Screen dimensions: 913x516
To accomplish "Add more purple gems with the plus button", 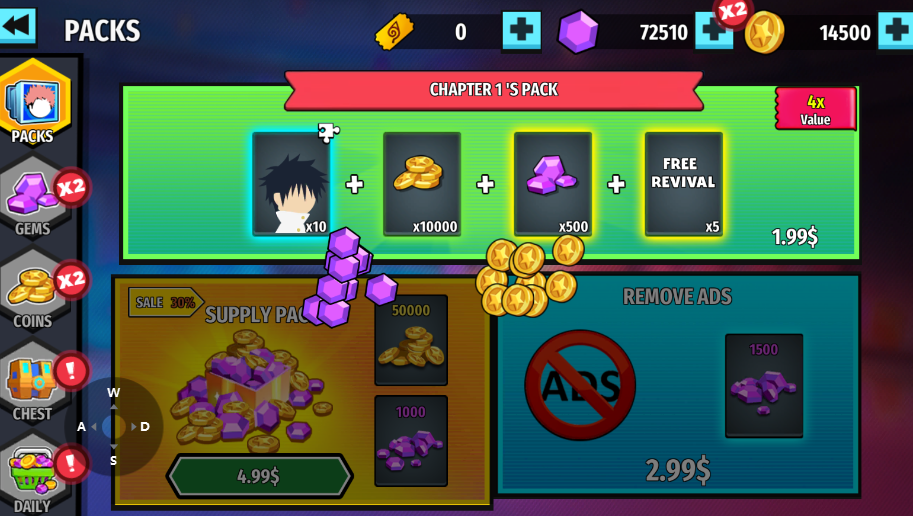I will tap(713, 31).
